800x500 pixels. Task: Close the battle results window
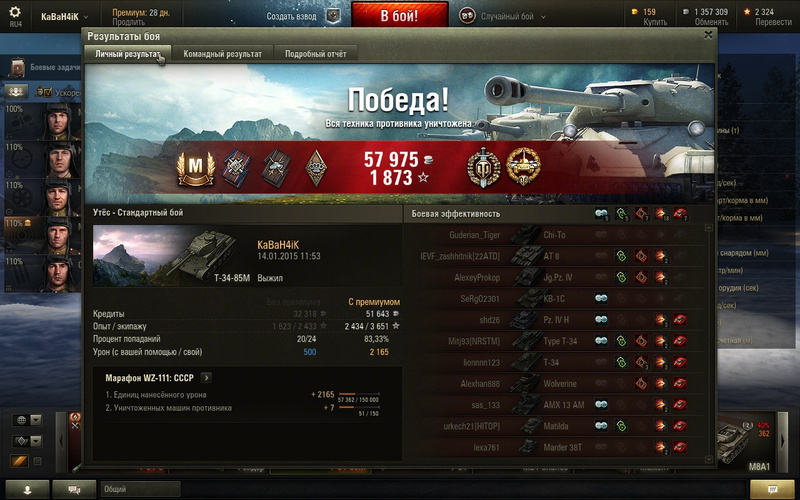point(709,34)
